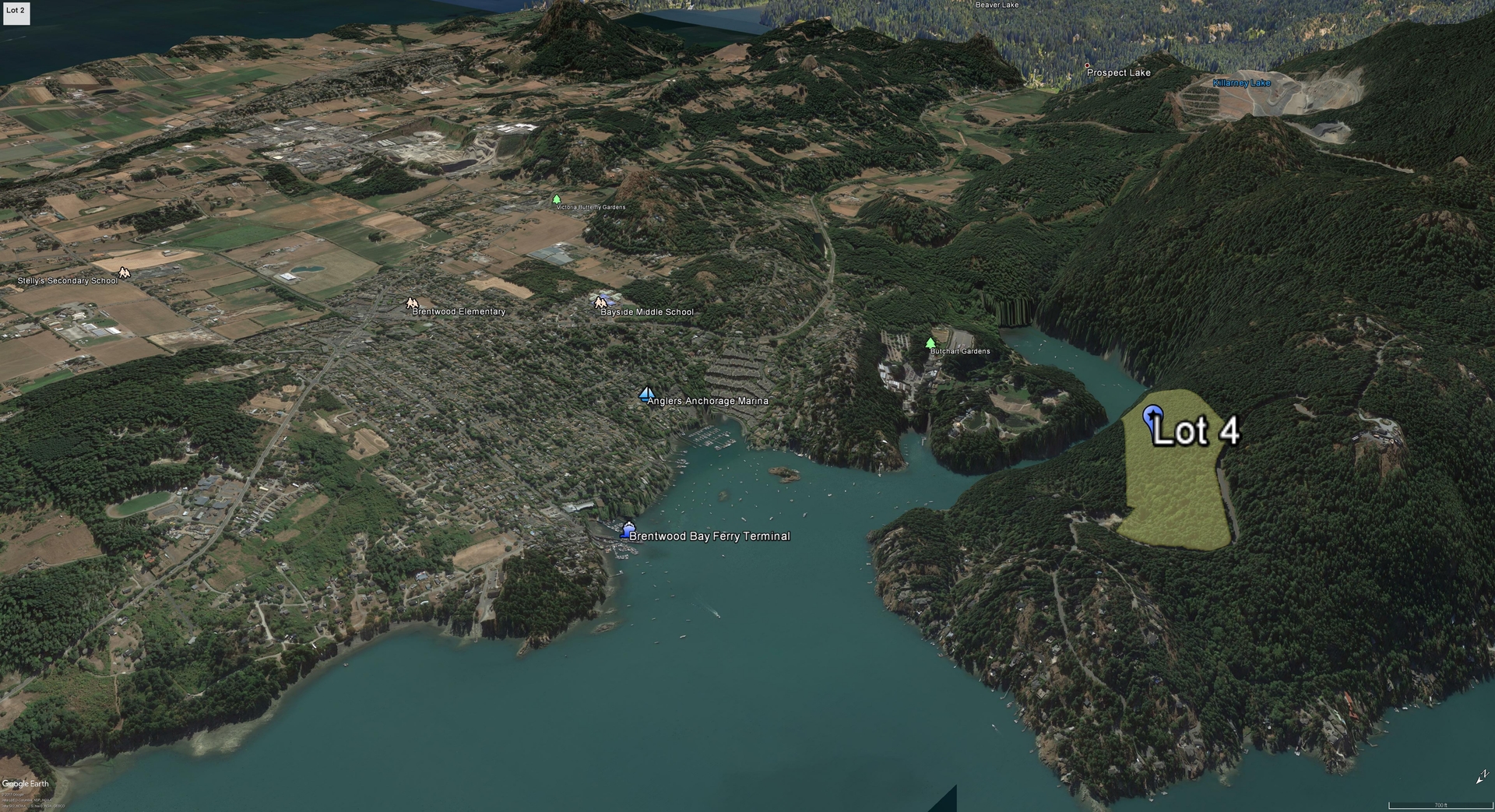The width and height of the screenshot is (1495, 812).
Task: Click the Google Earth logo
Action: tap(26, 784)
